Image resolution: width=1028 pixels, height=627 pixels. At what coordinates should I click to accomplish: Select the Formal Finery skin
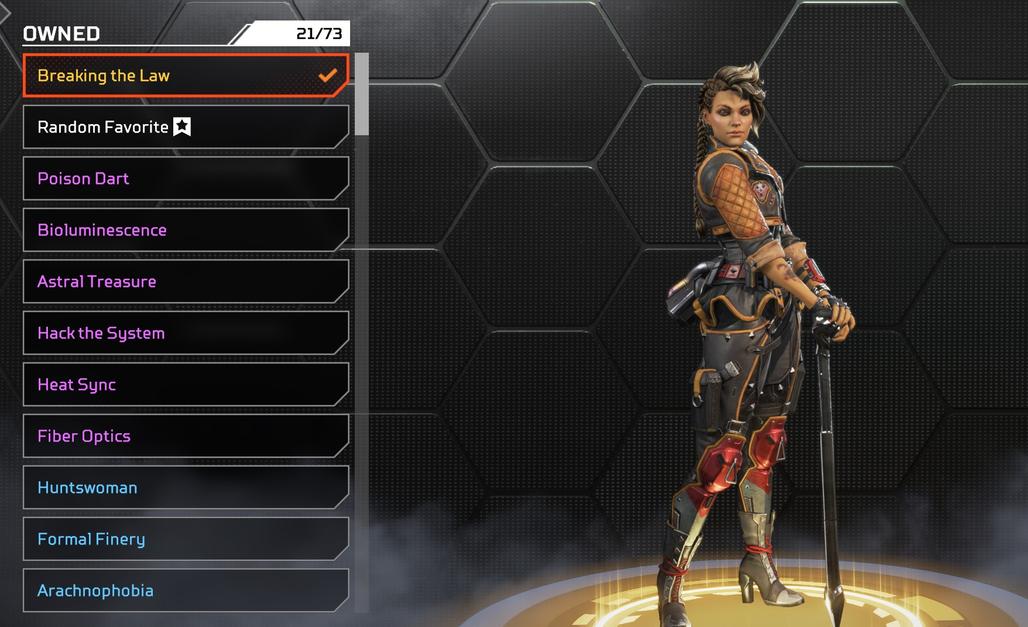coord(185,539)
